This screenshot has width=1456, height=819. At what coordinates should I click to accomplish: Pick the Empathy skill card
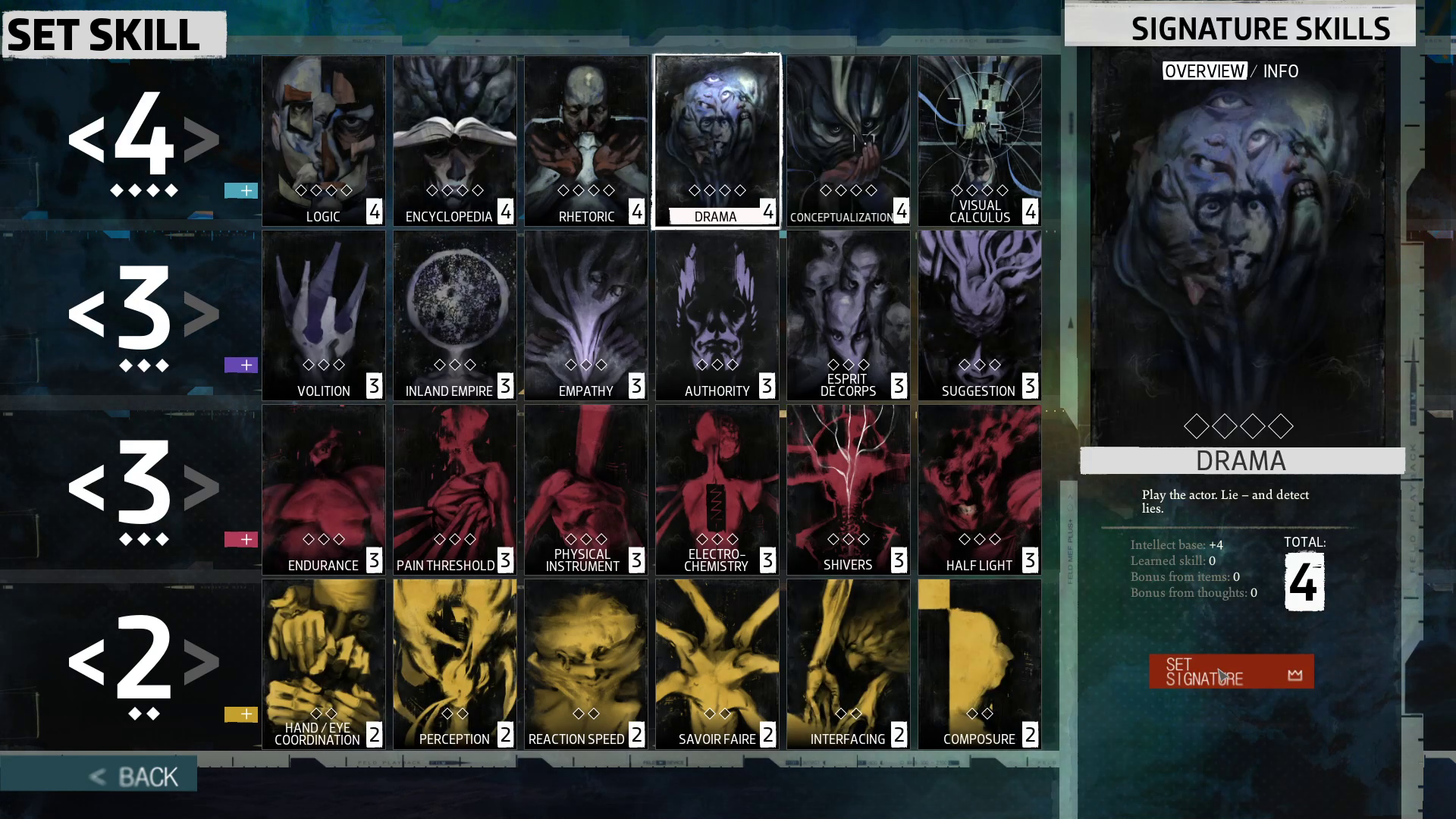click(x=586, y=315)
